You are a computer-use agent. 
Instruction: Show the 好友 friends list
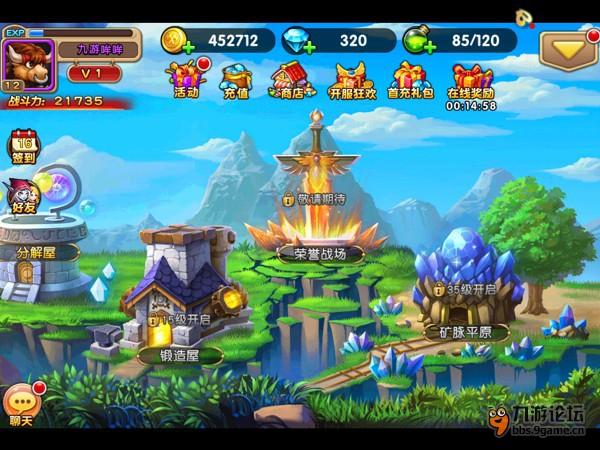pos(23,194)
